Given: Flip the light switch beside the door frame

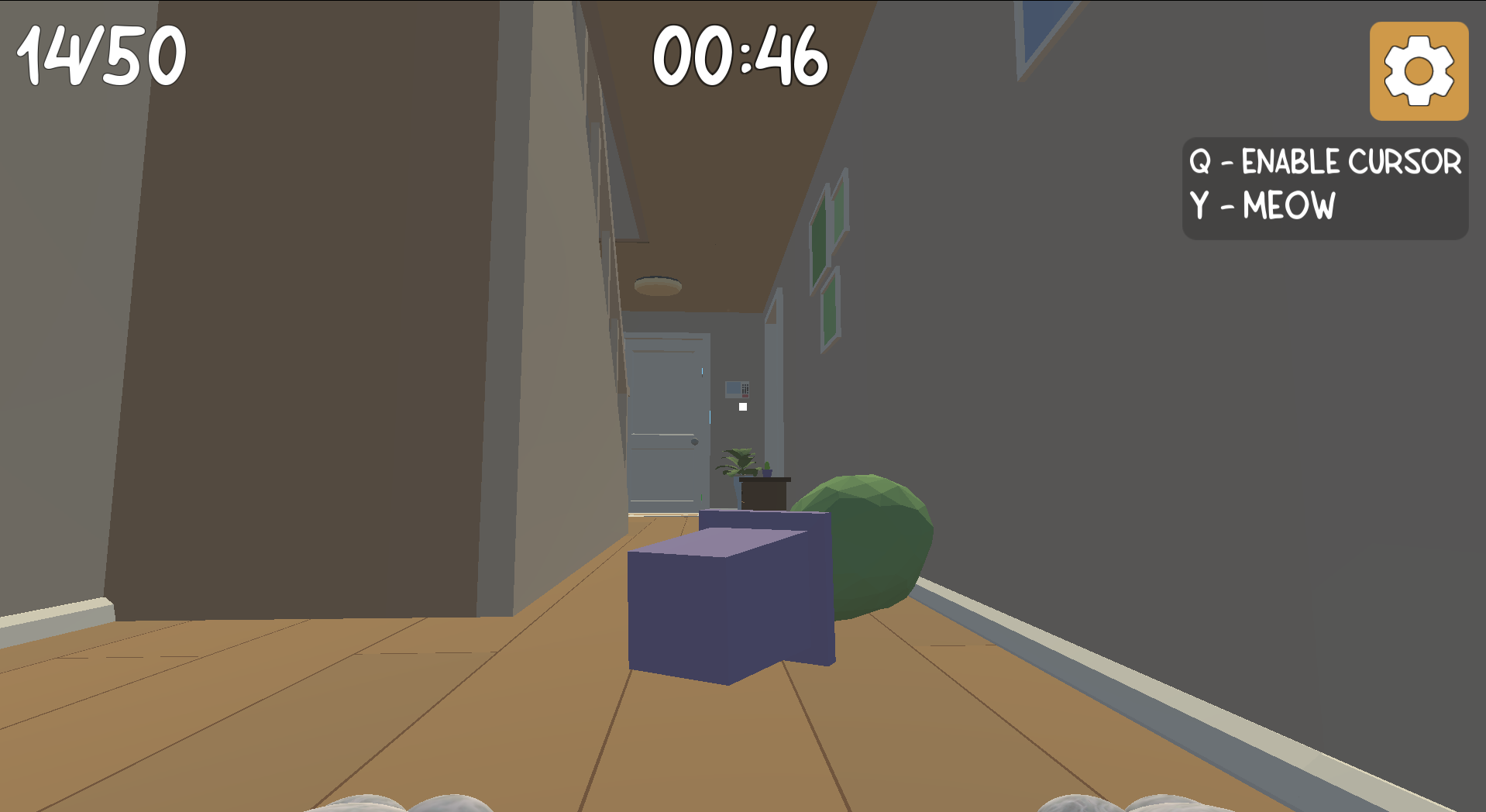Looking at the screenshot, I should [x=742, y=406].
